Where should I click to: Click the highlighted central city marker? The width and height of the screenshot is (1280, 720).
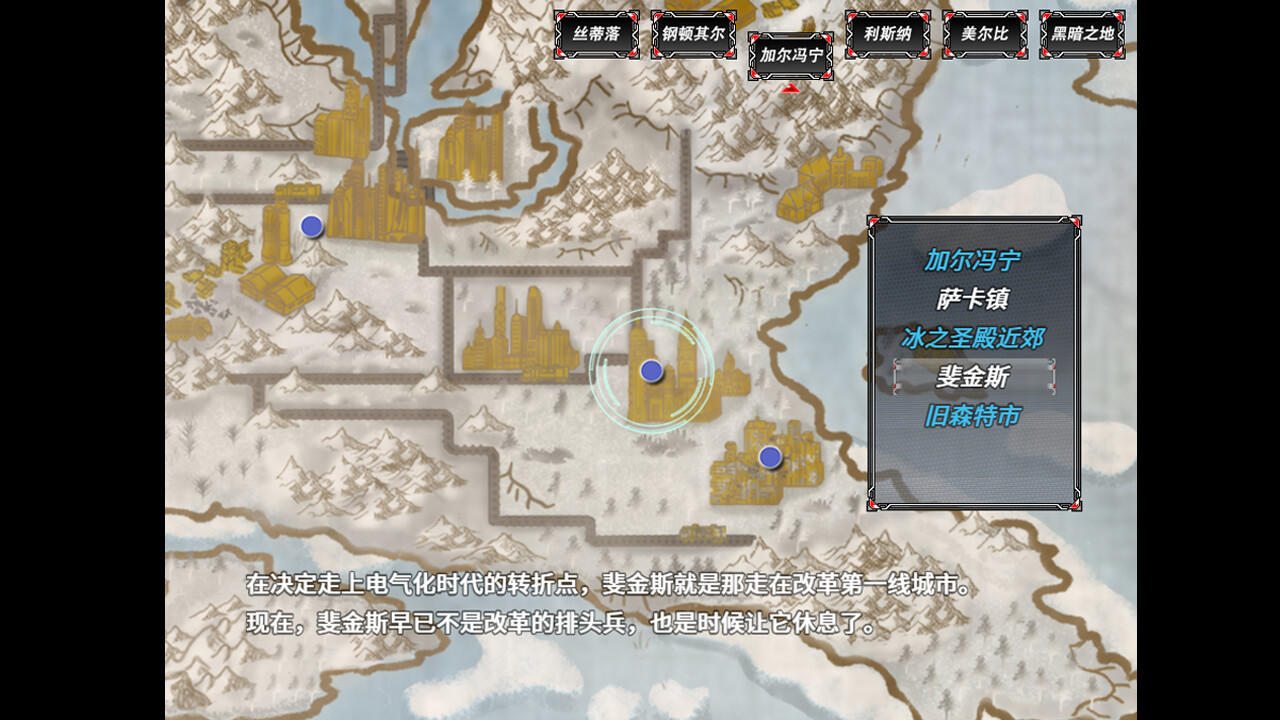(653, 370)
